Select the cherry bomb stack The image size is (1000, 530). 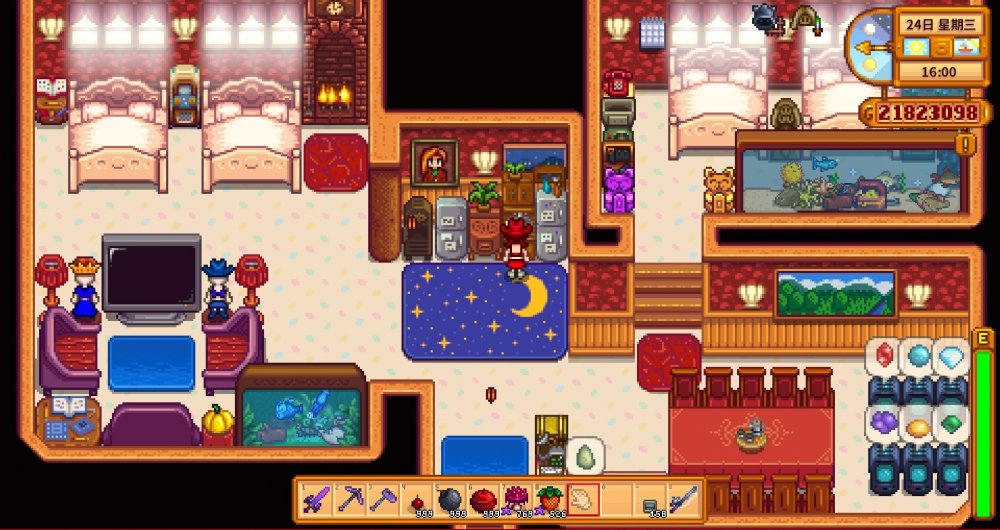click(x=417, y=498)
